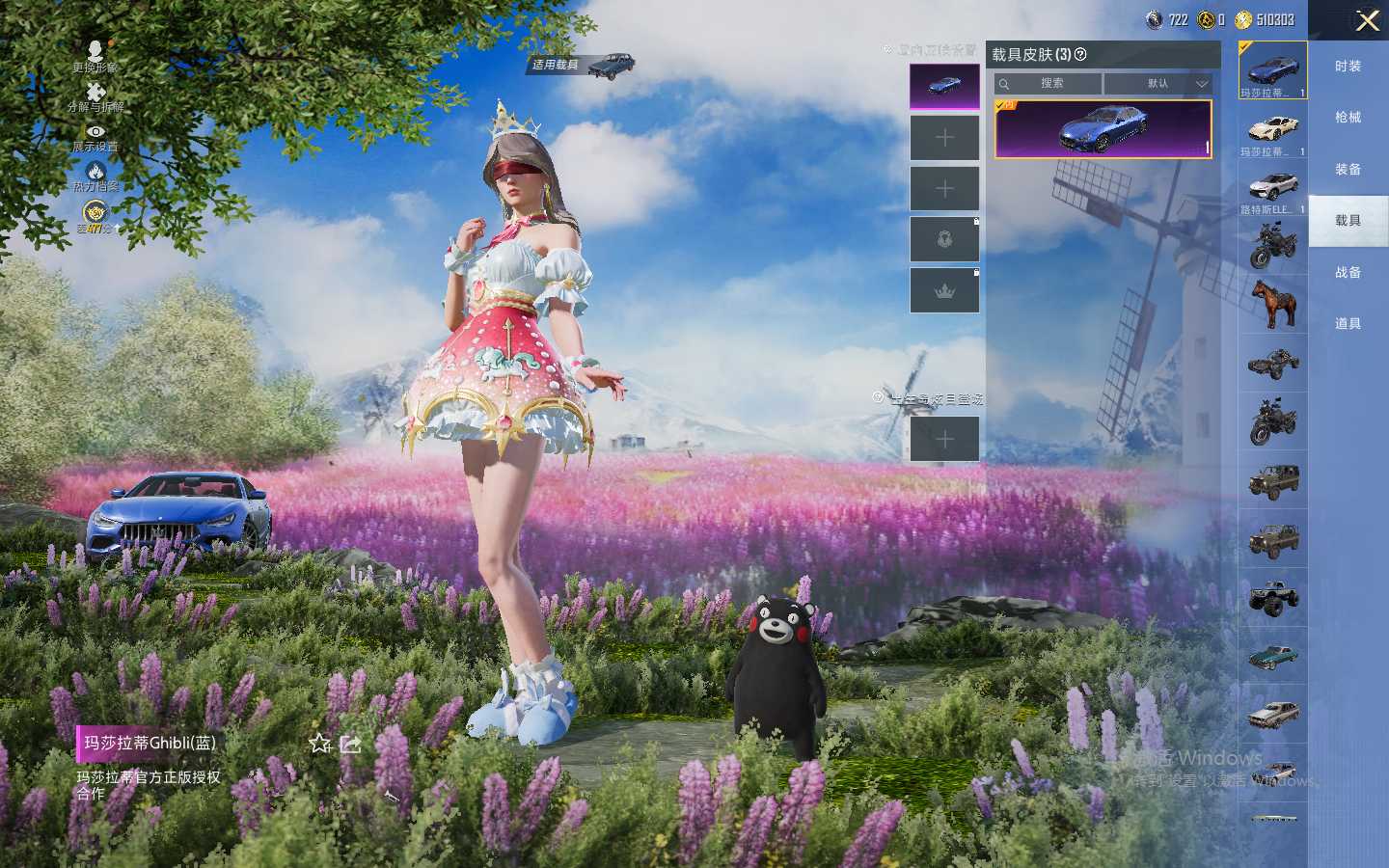Click the help question mark beside 载具皮肤
1389x868 pixels.
(1080, 55)
